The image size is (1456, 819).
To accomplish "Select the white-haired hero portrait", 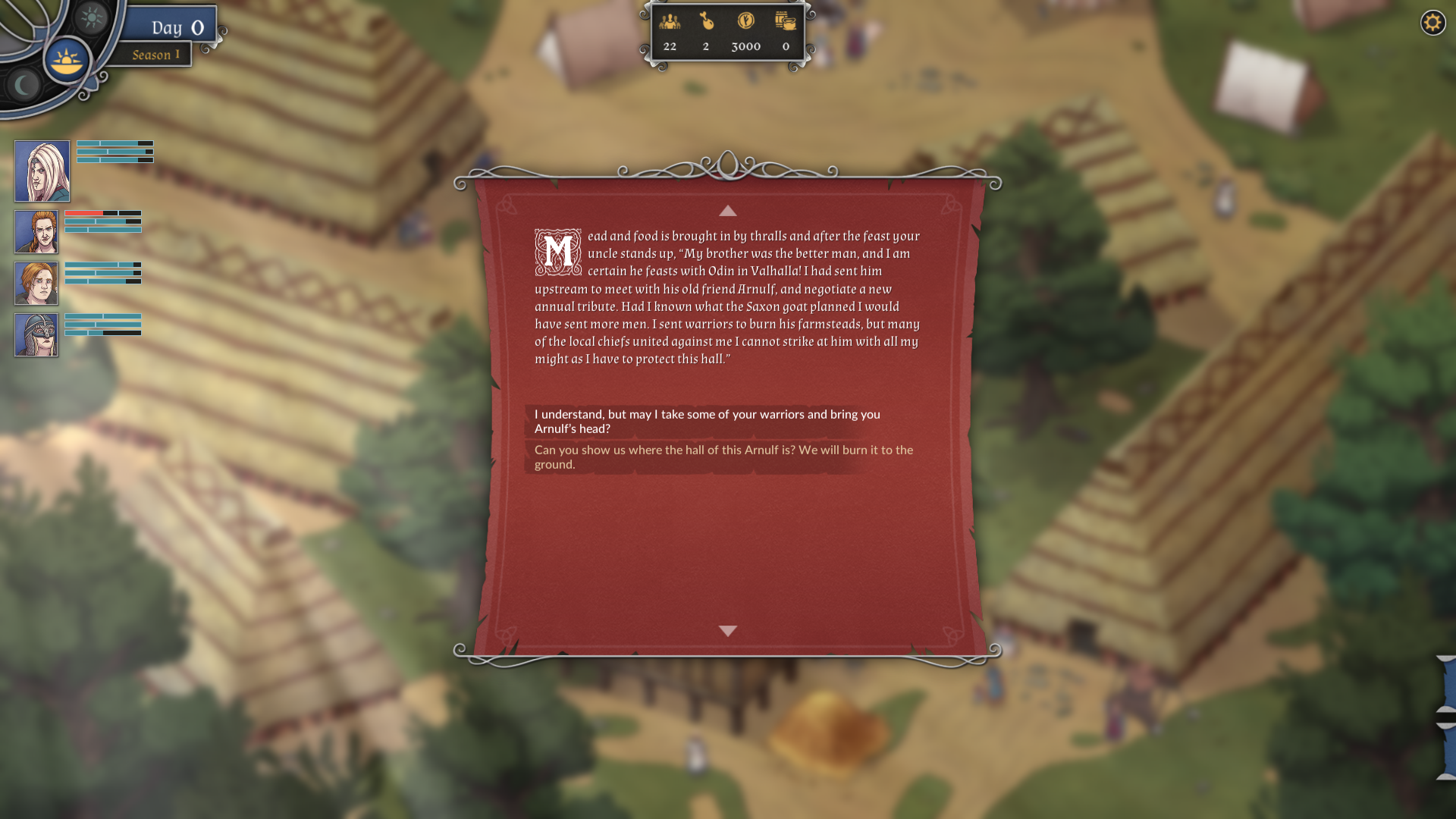I will point(42,171).
